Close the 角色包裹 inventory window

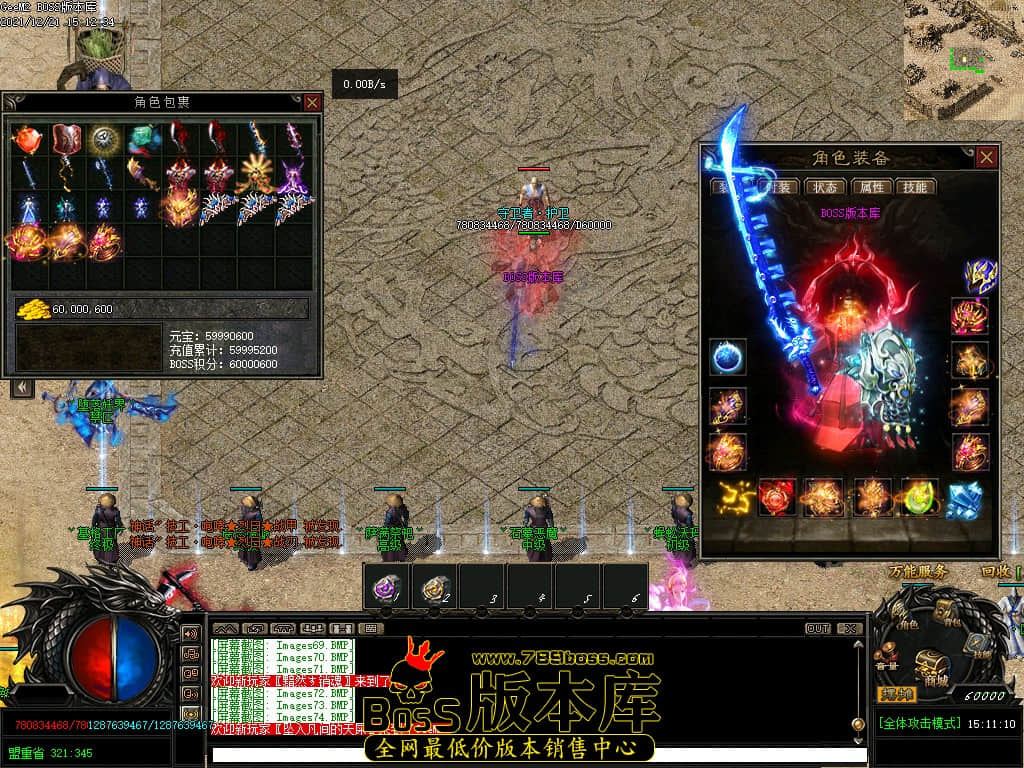click(312, 102)
